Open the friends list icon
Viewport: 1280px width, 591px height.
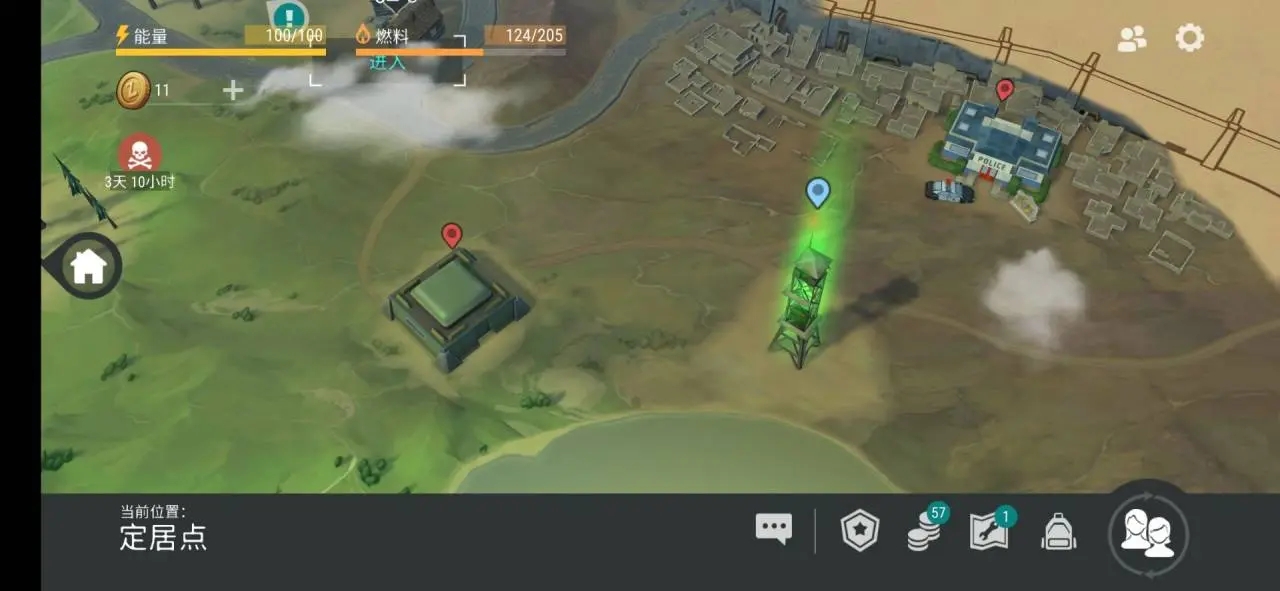(1132, 38)
